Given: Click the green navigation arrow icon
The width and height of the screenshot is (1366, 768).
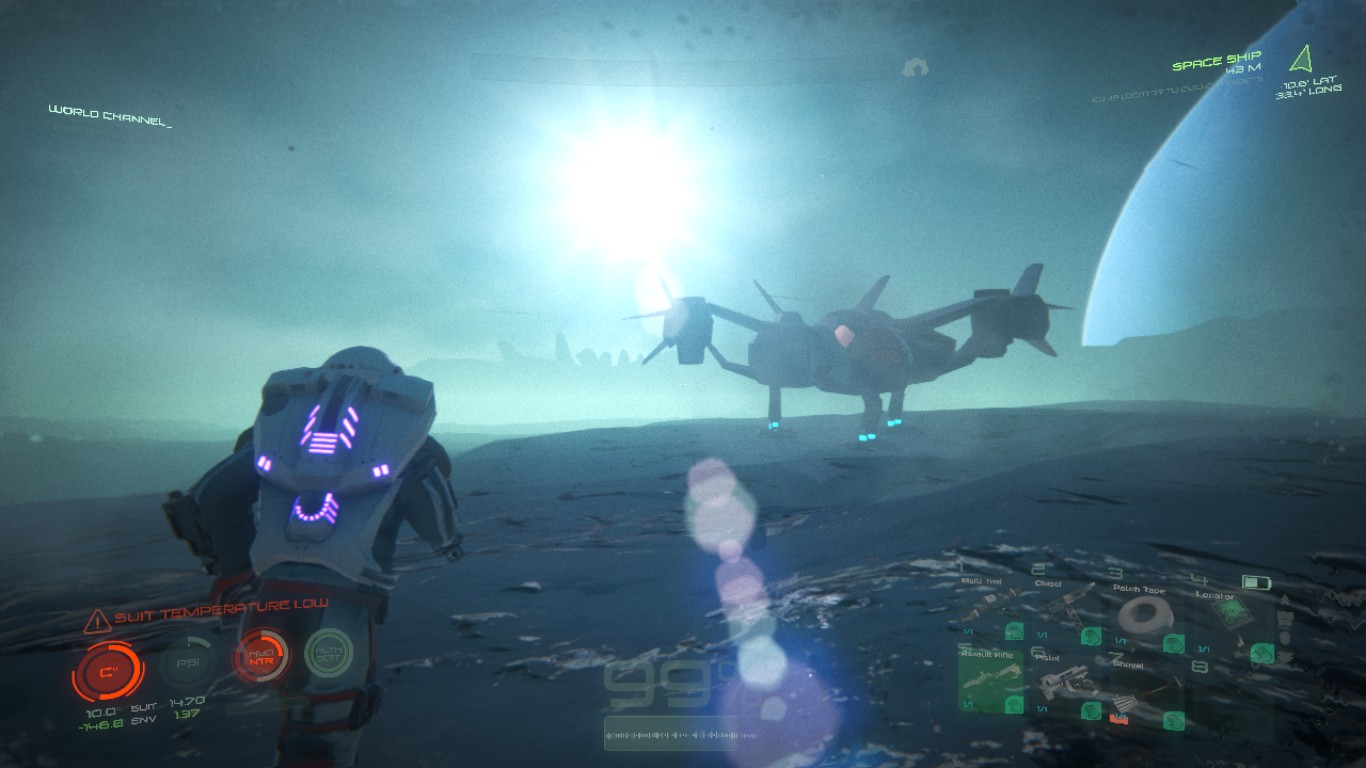Looking at the screenshot, I should point(1302,58).
